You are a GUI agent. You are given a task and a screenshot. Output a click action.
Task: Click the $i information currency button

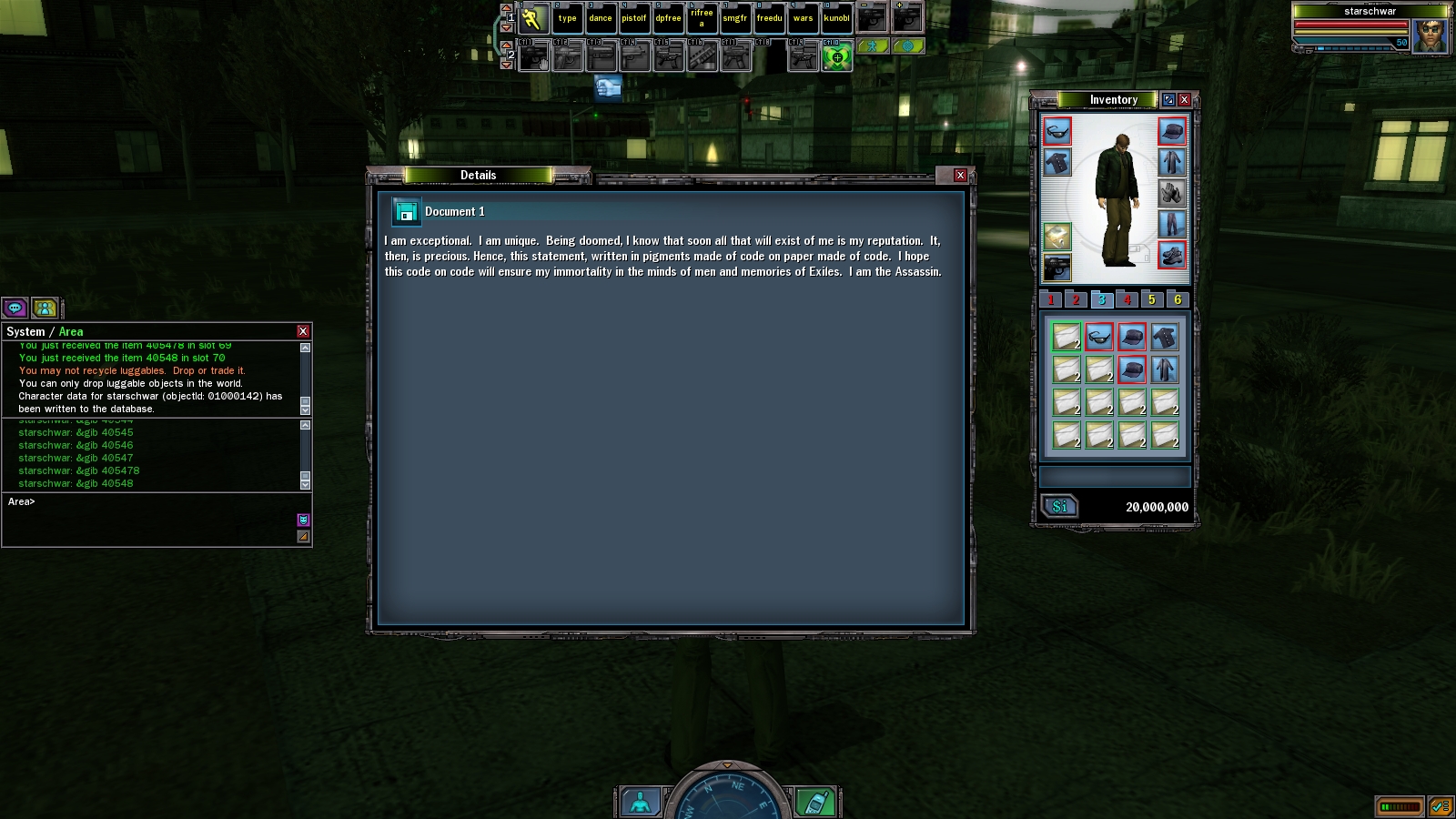[1059, 507]
